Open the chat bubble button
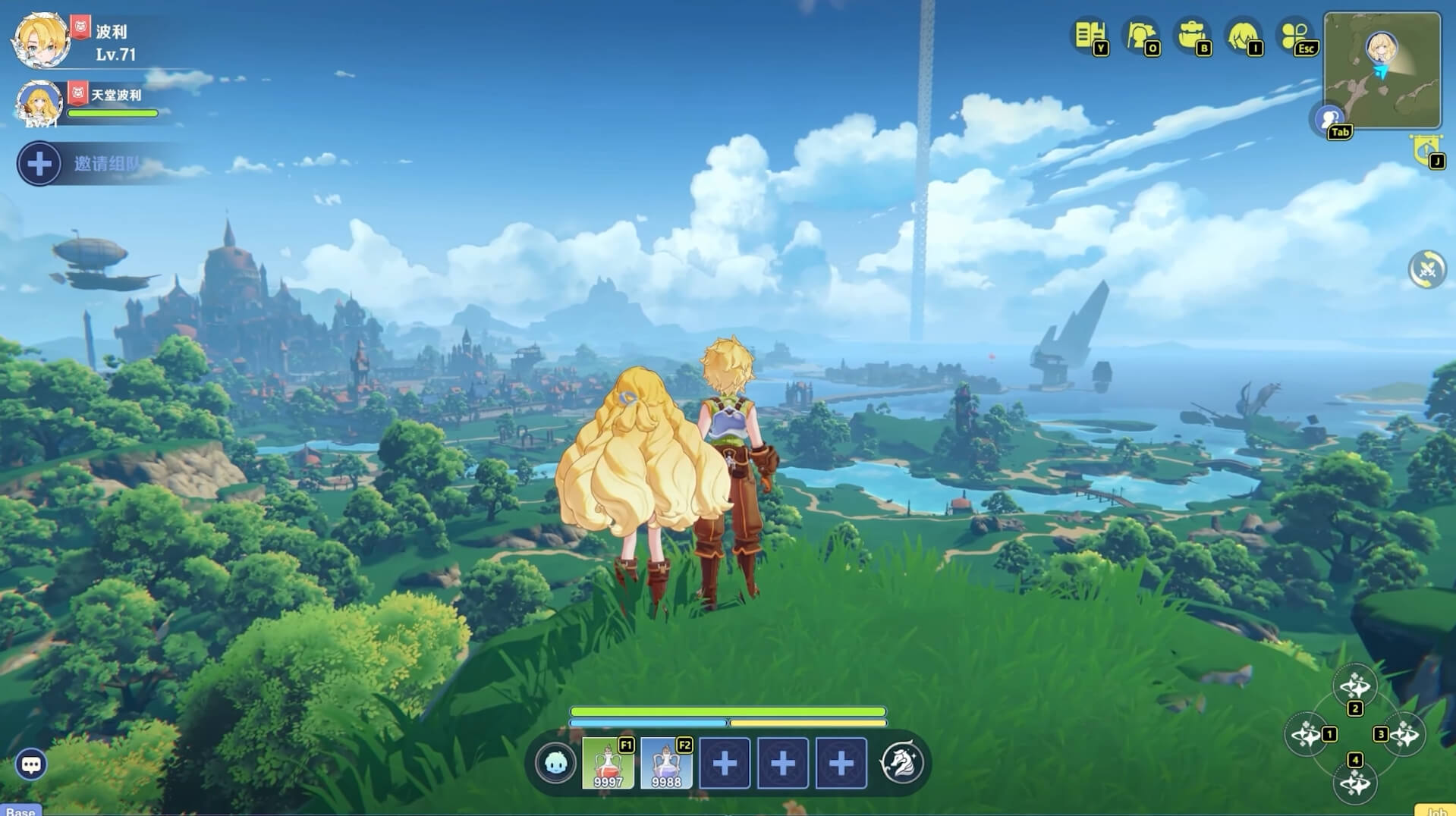 pos(31,764)
